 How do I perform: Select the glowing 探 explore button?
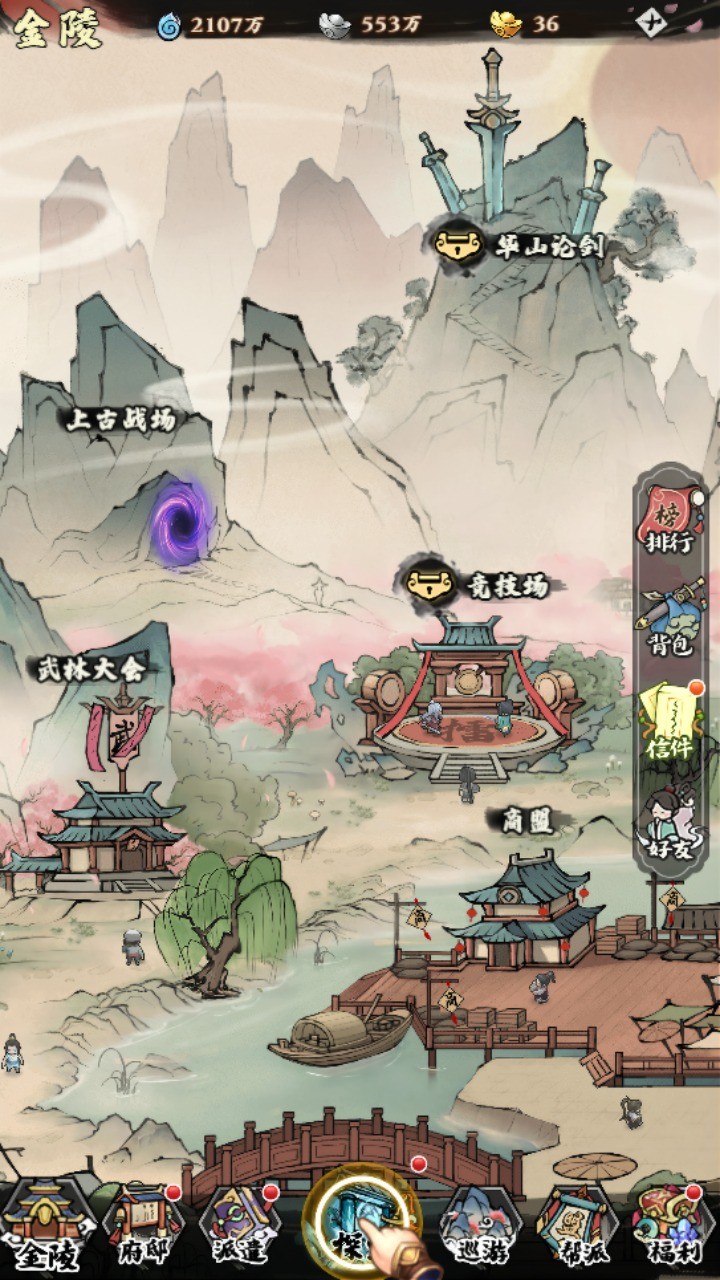(x=362, y=1223)
